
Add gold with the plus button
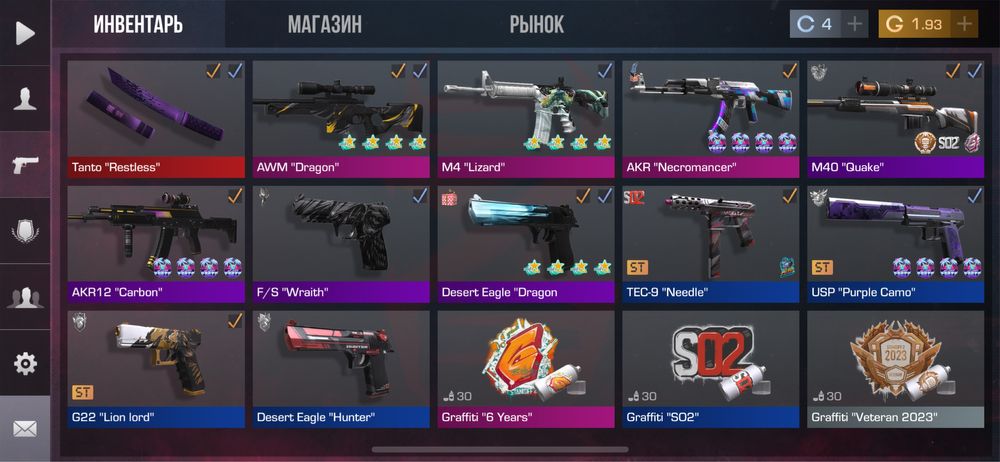click(x=964, y=24)
